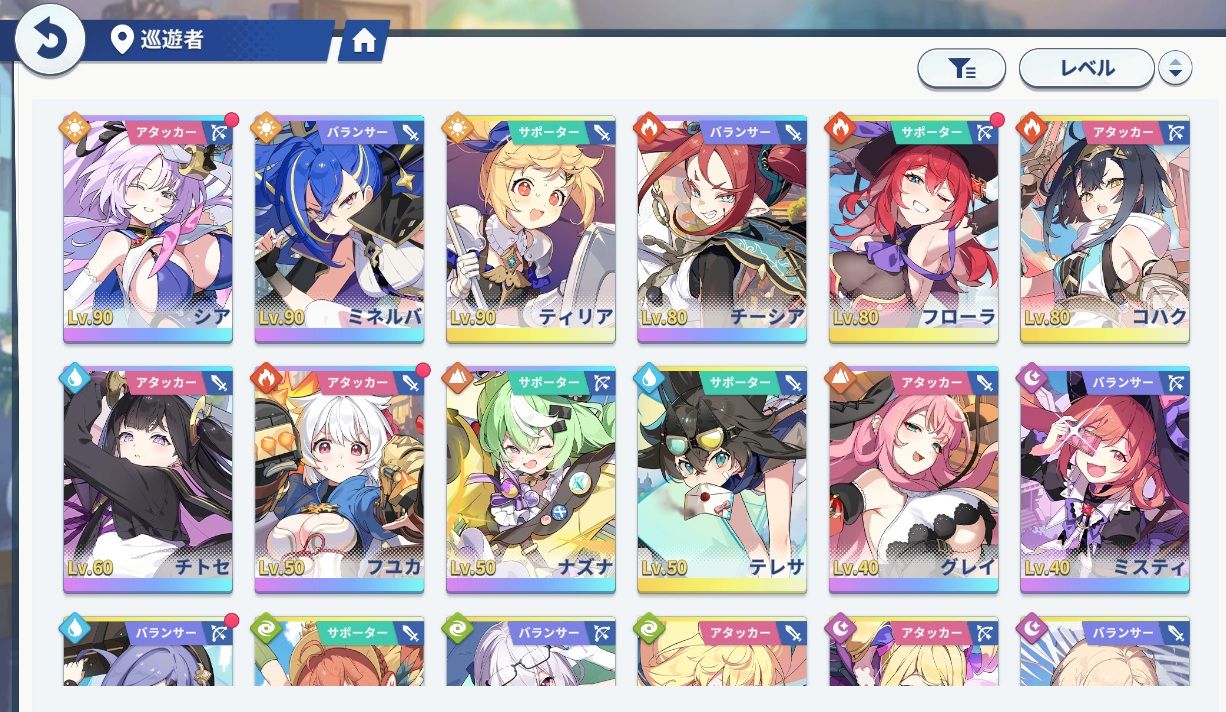Open the character filter options
The width and height of the screenshot is (1226, 712).
click(961, 68)
